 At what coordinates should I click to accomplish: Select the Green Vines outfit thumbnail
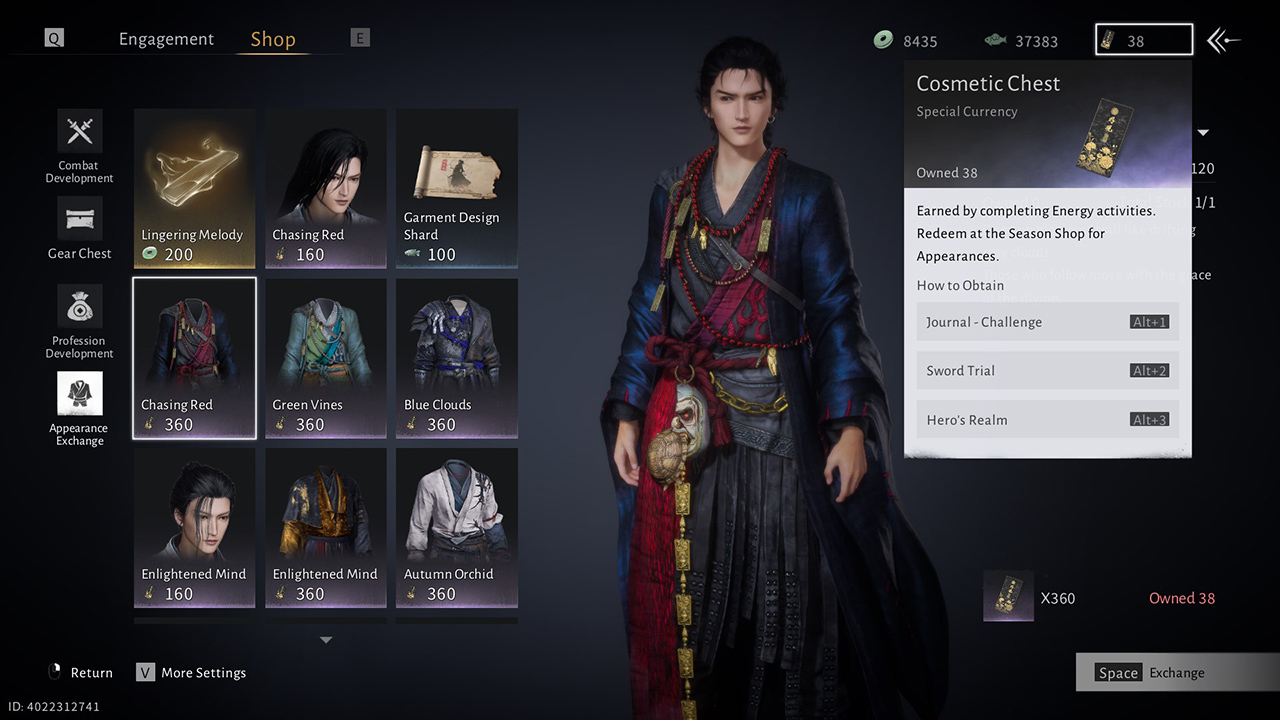(325, 358)
